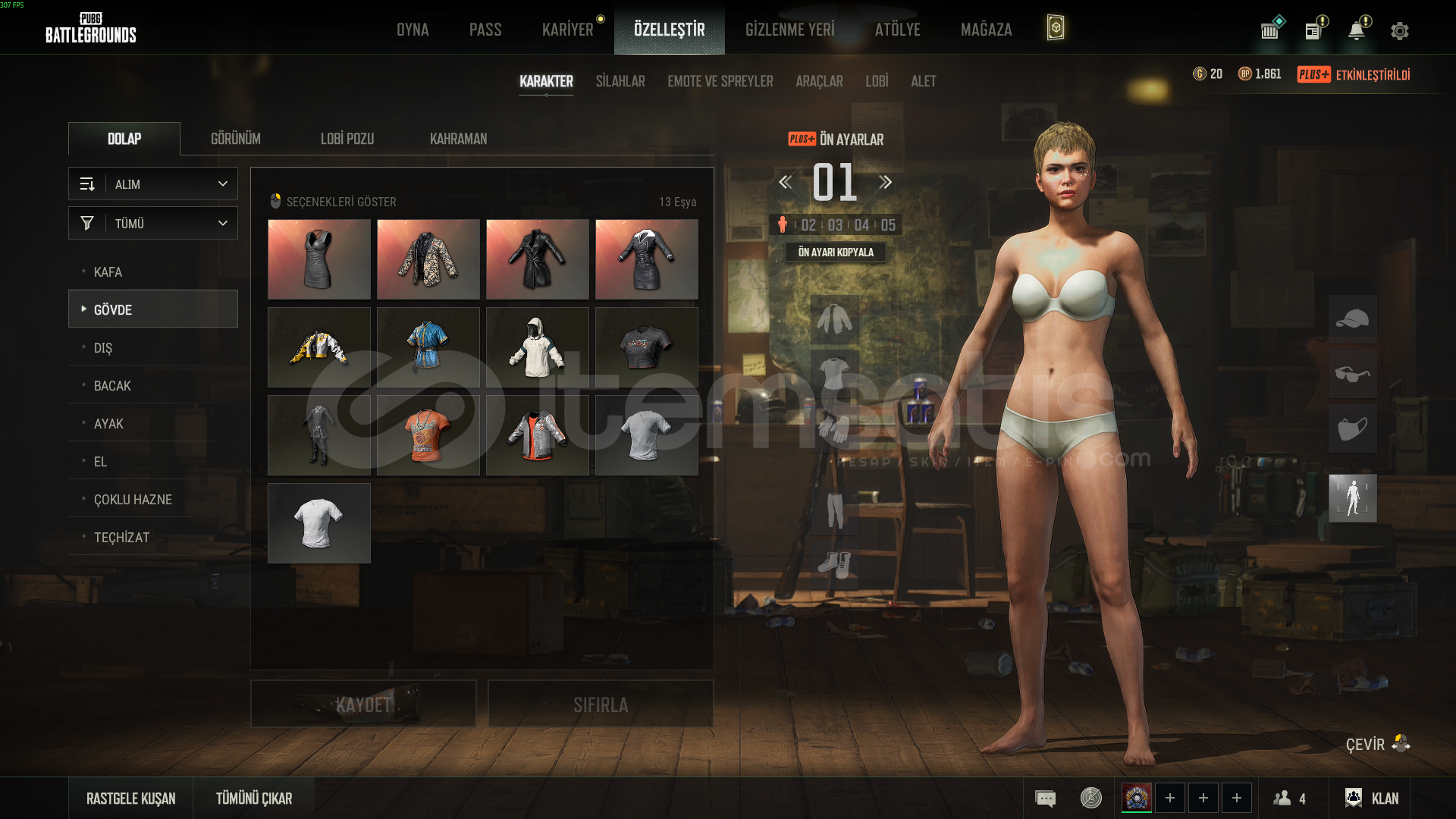
Task: Reset outfit with SIFIRLA button
Action: tap(600, 704)
